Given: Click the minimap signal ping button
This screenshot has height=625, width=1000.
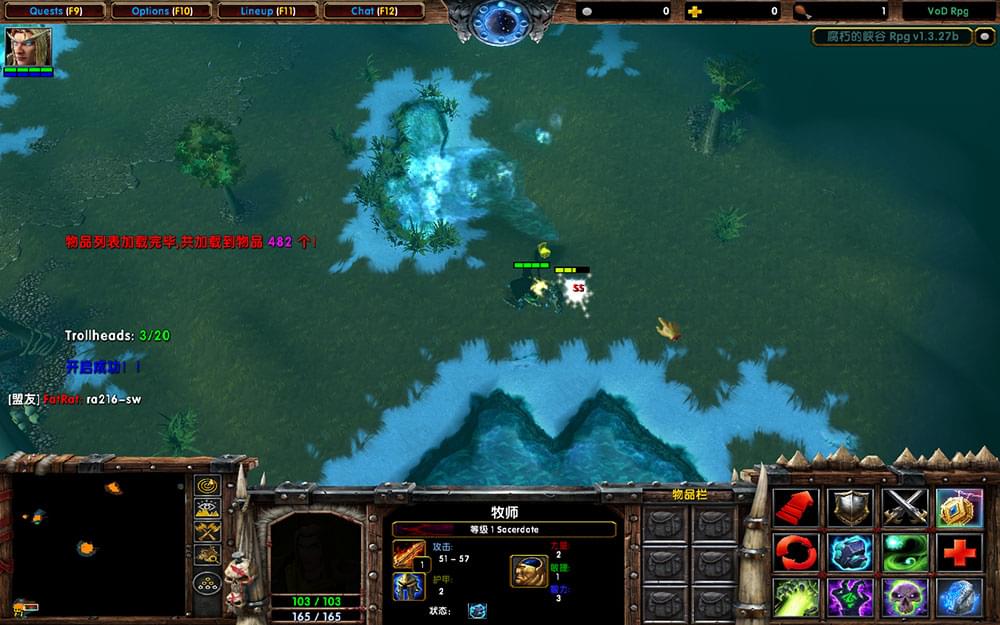Looking at the screenshot, I should pos(207,486).
